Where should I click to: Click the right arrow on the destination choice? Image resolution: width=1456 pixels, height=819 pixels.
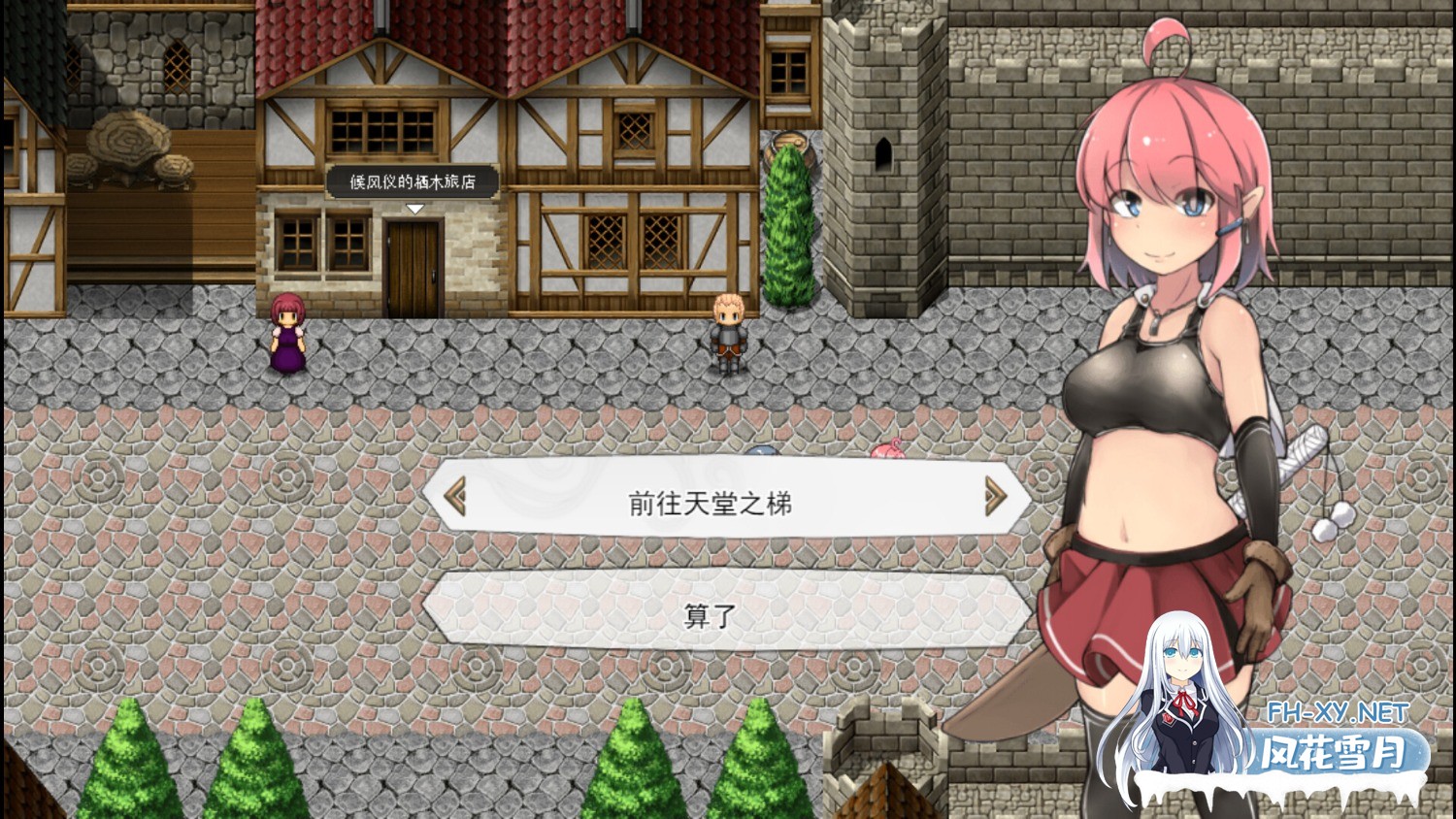click(995, 497)
